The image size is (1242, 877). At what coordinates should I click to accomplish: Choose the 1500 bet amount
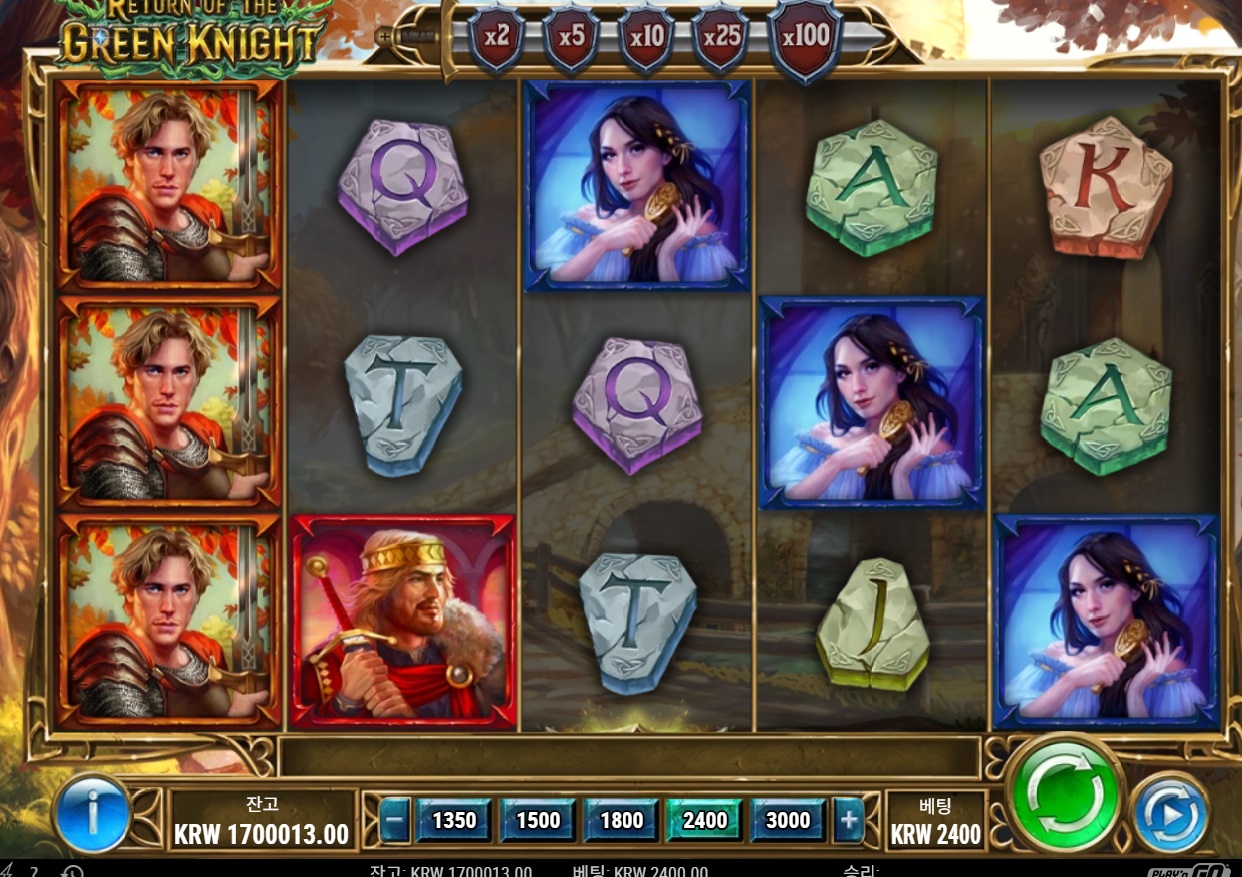tap(538, 821)
